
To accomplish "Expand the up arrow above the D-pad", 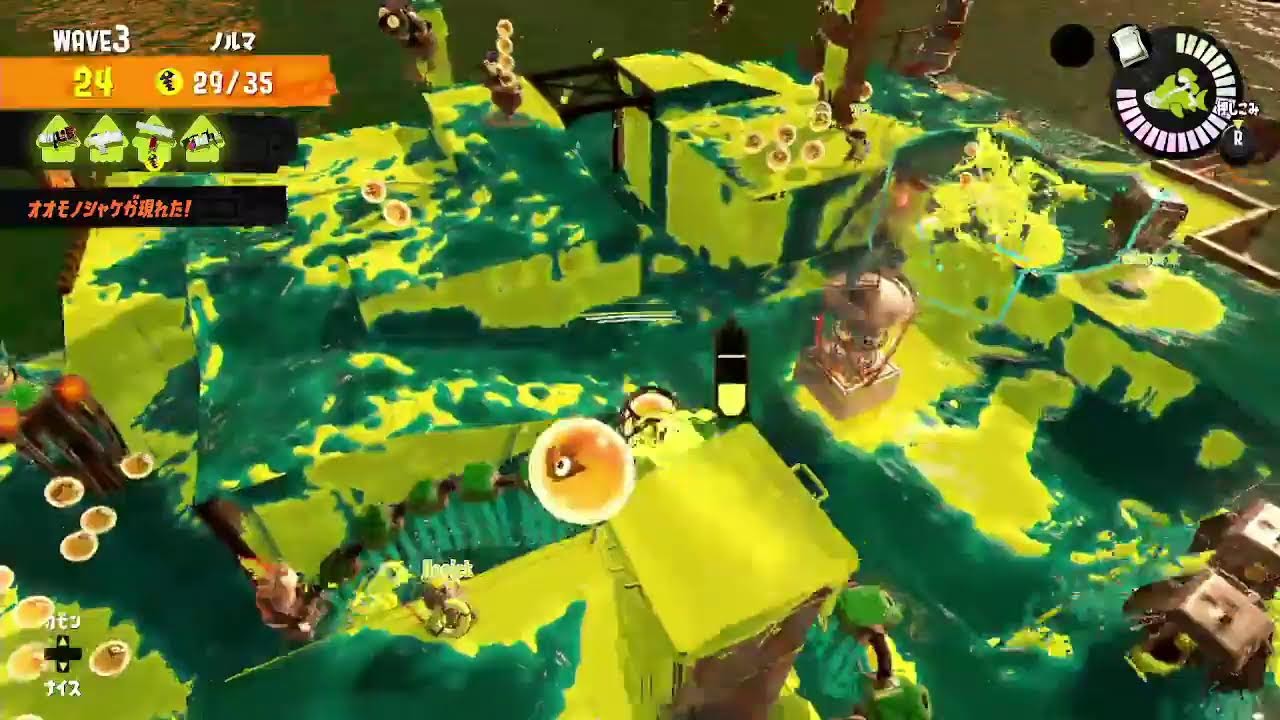I will (63, 641).
